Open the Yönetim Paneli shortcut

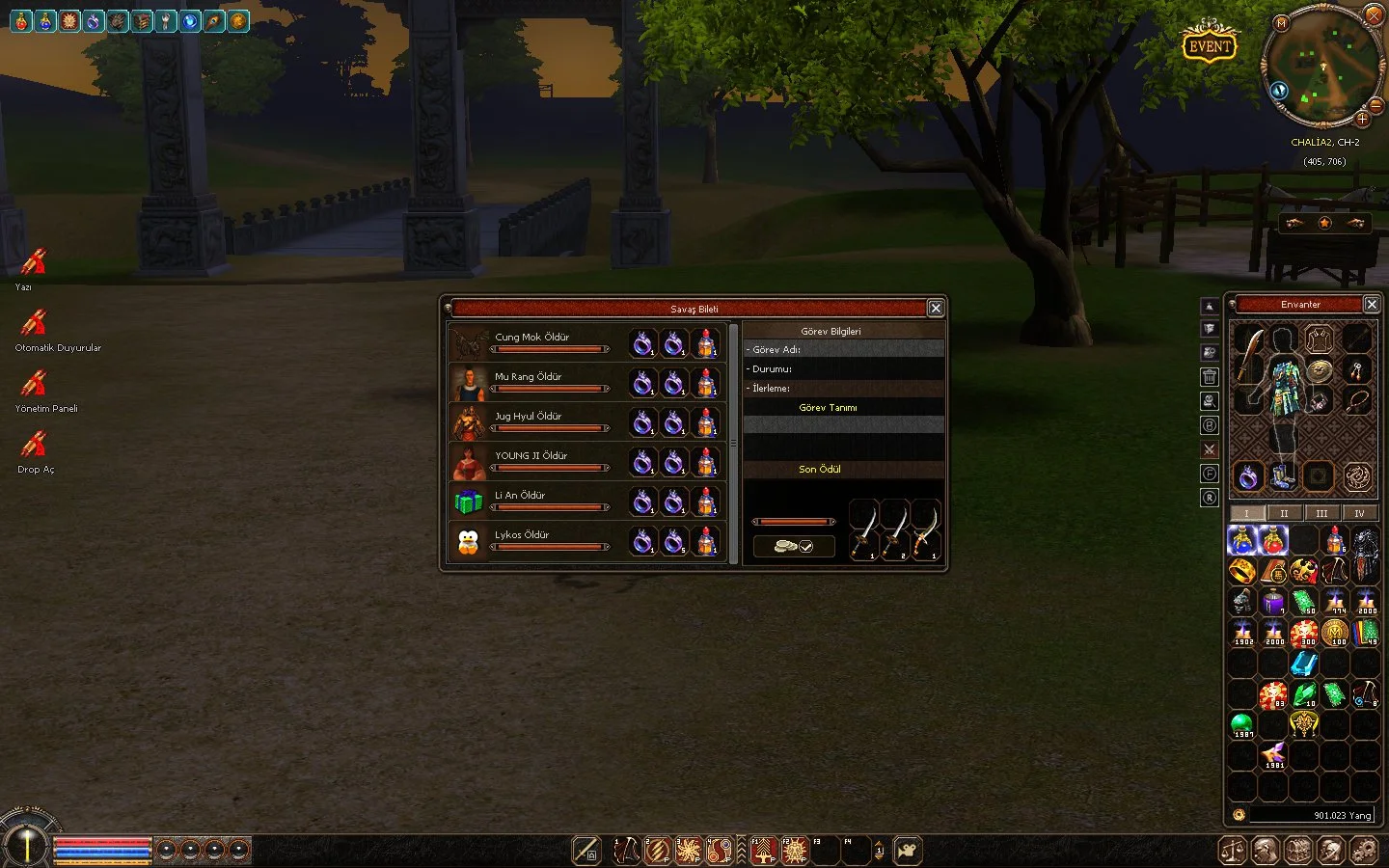[x=36, y=384]
